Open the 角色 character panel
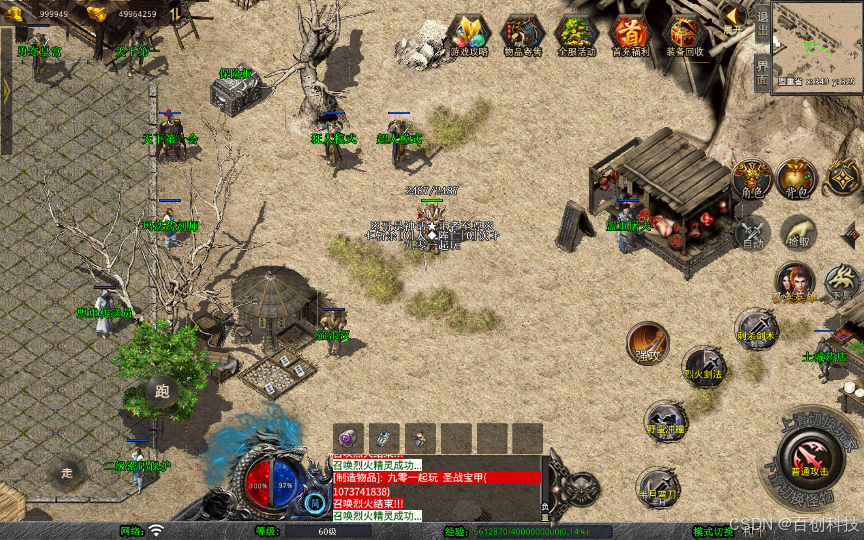The width and height of the screenshot is (864, 540). [x=751, y=178]
